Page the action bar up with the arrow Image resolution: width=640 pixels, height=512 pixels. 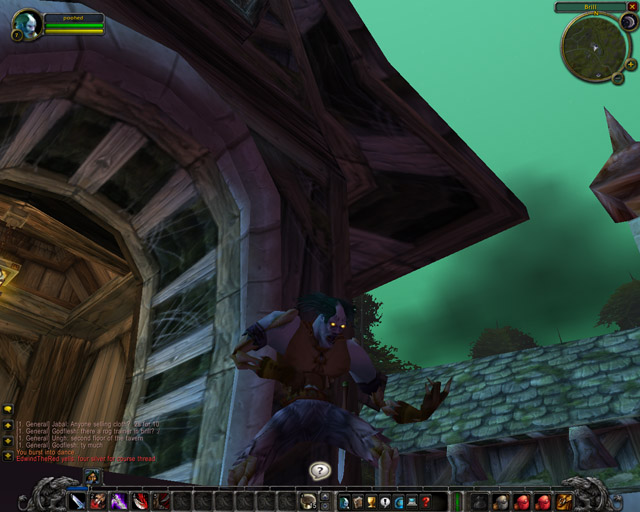tap(325, 496)
